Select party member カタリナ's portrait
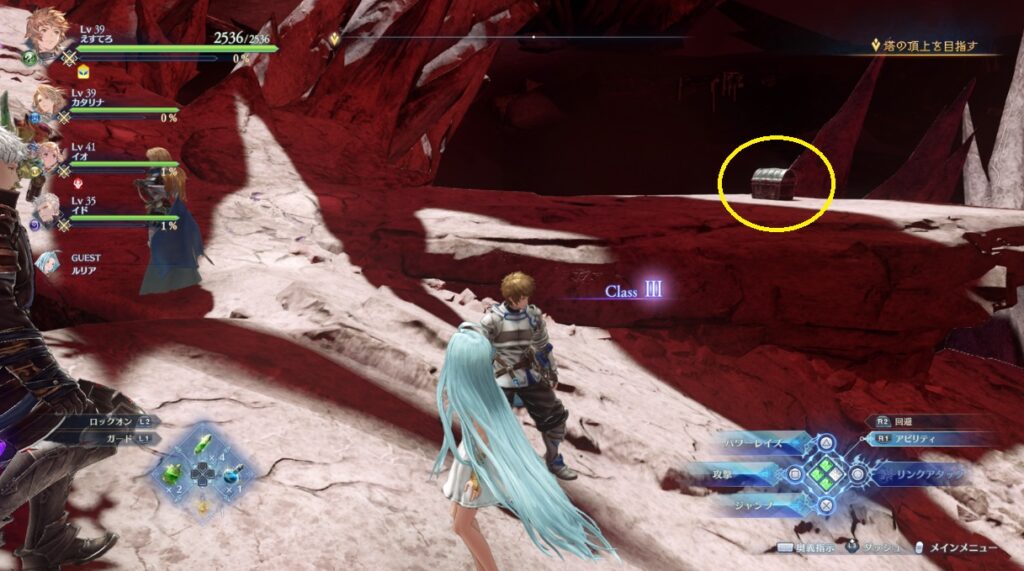The width and height of the screenshot is (1024, 571). point(47,102)
